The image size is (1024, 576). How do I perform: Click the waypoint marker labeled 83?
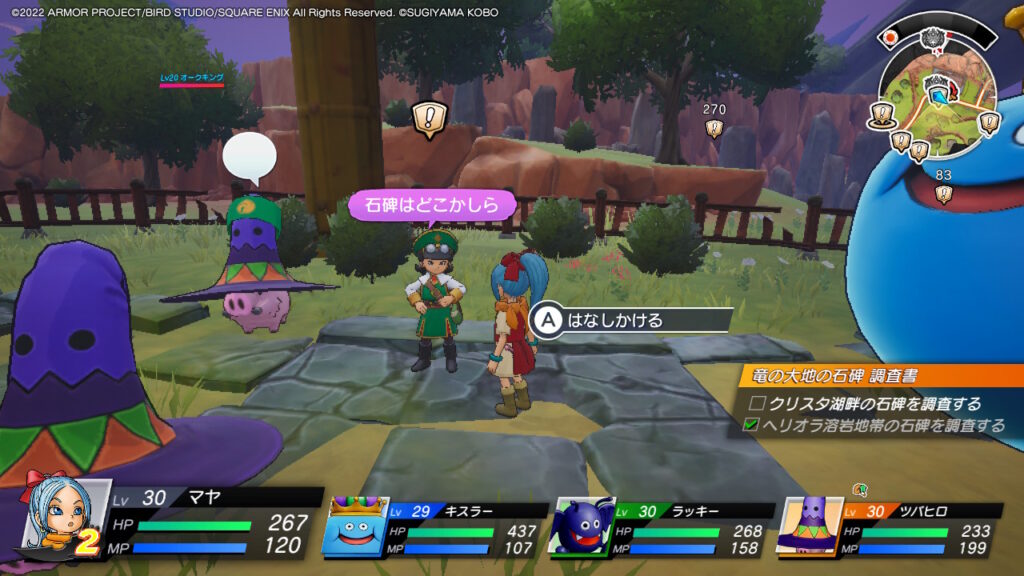(943, 193)
